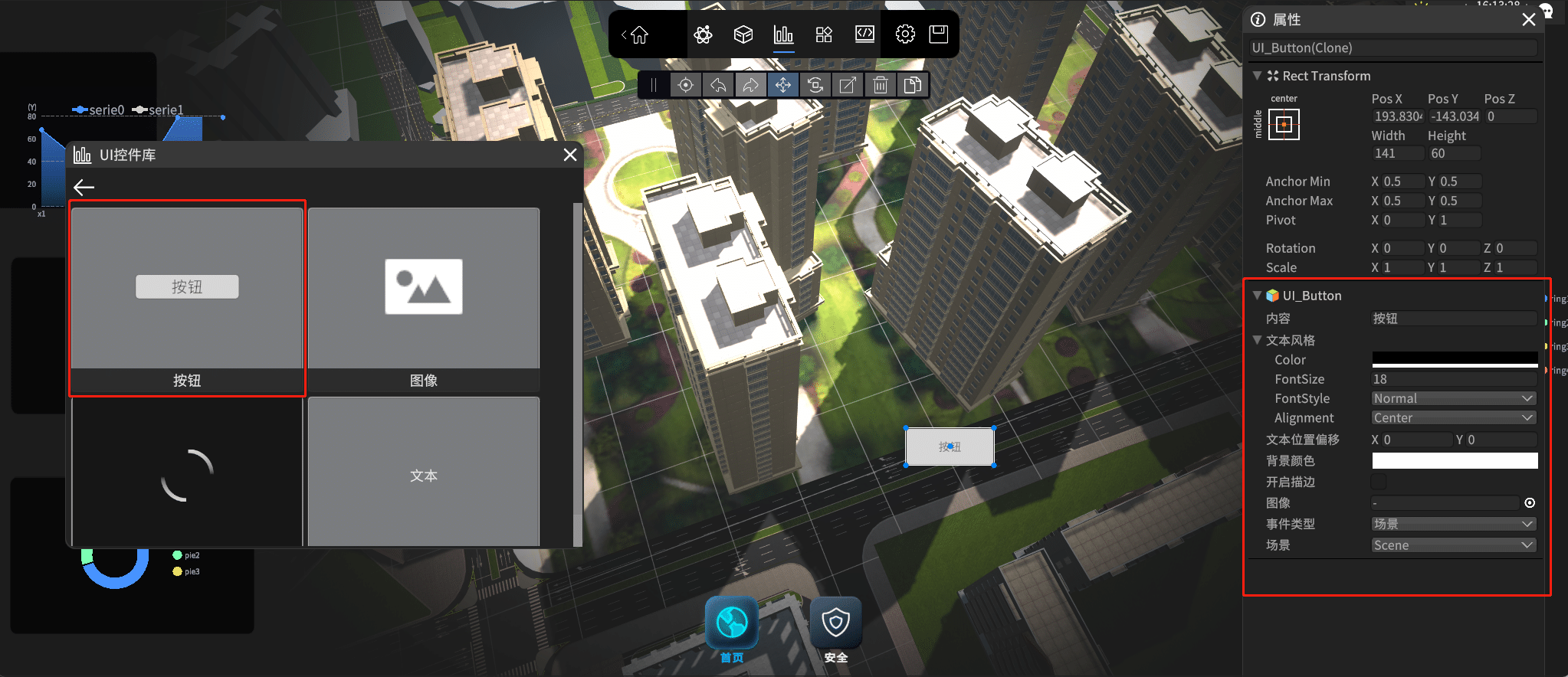The image size is (1568, 677).
Task: Save the scene with the floppy disk icon
Action: (x=939, y=34)
